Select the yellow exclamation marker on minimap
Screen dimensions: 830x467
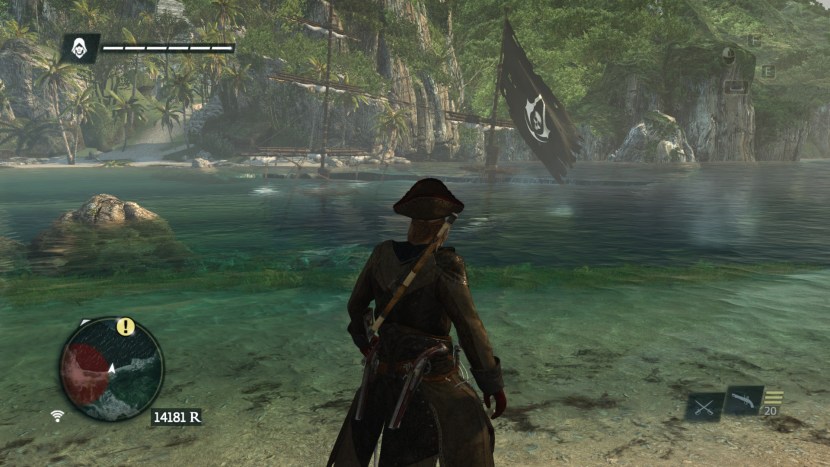[x=125, y=326]
